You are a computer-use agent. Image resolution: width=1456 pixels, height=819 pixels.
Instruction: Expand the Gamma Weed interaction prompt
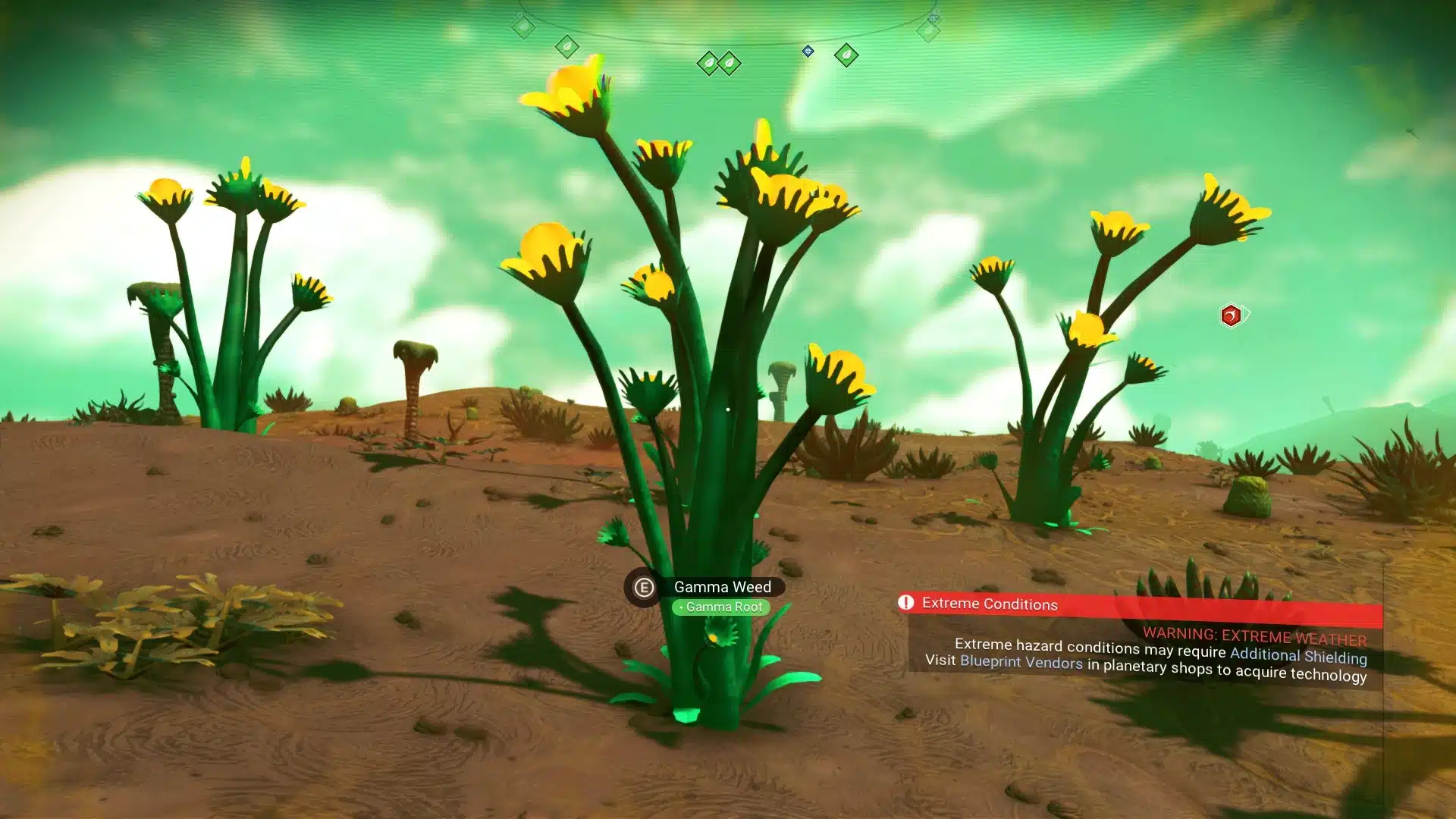pyautogui.click(x=643, y=588)
